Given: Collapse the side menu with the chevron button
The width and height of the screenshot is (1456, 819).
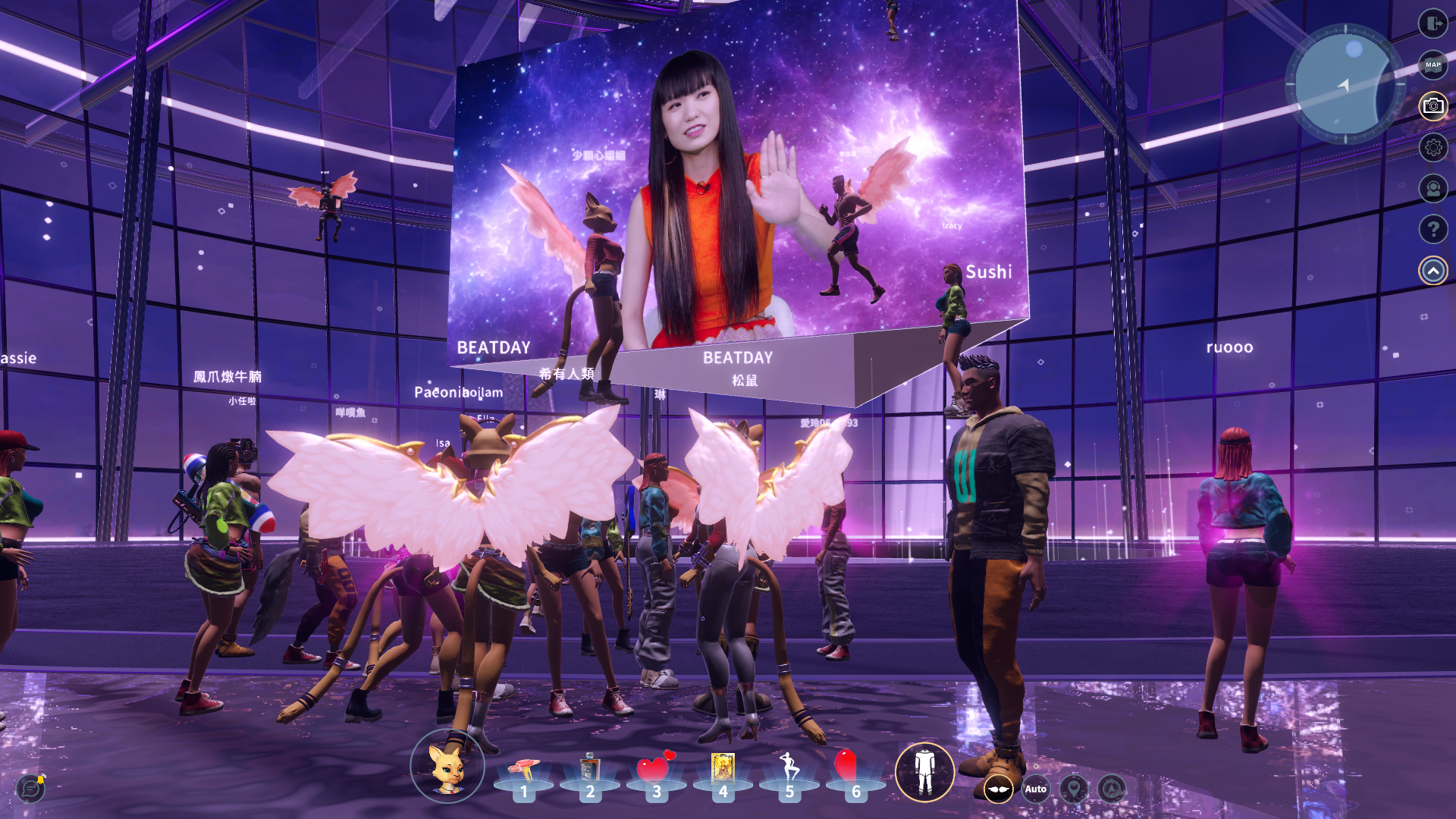Looking at the screenshot, I should [1432, 271].
